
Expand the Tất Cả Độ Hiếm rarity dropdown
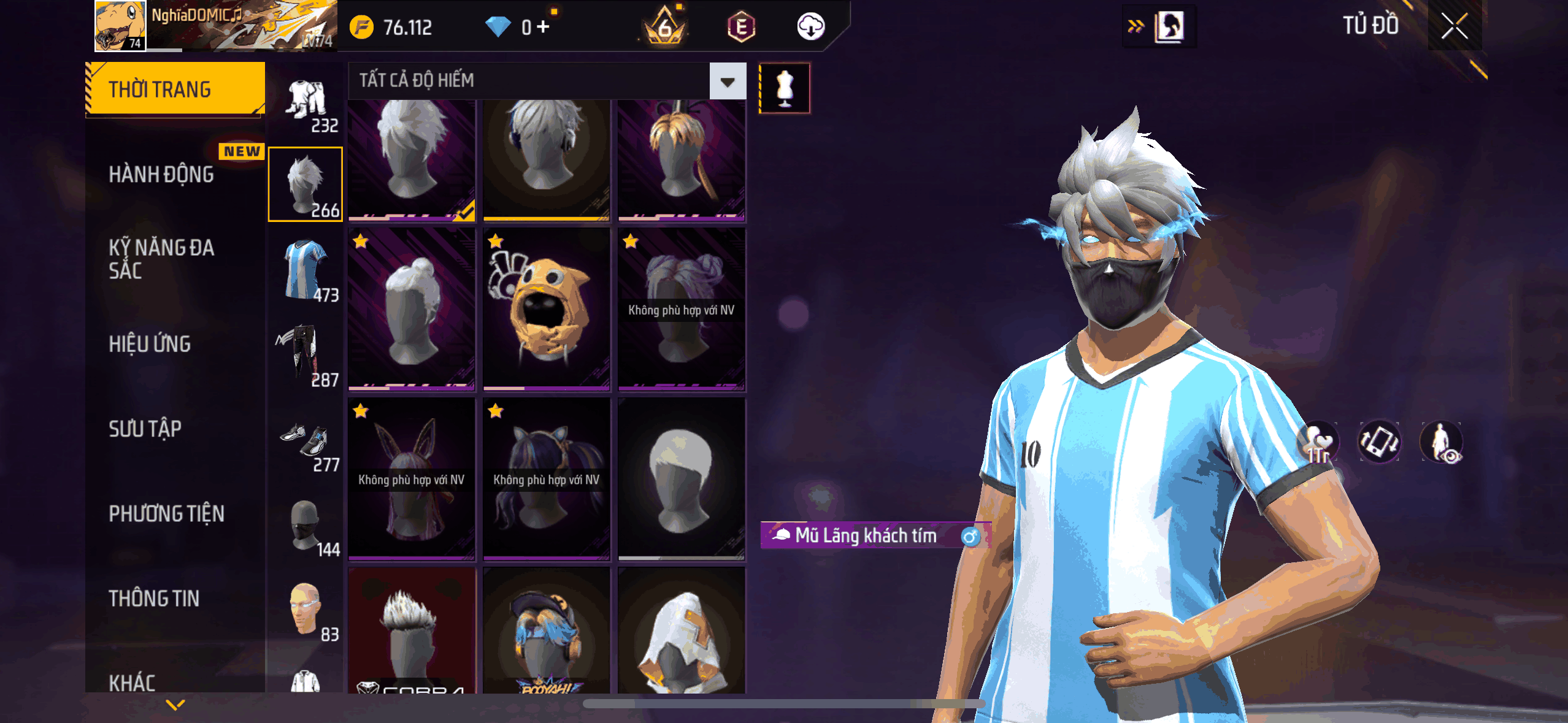[x=728, y=81]
